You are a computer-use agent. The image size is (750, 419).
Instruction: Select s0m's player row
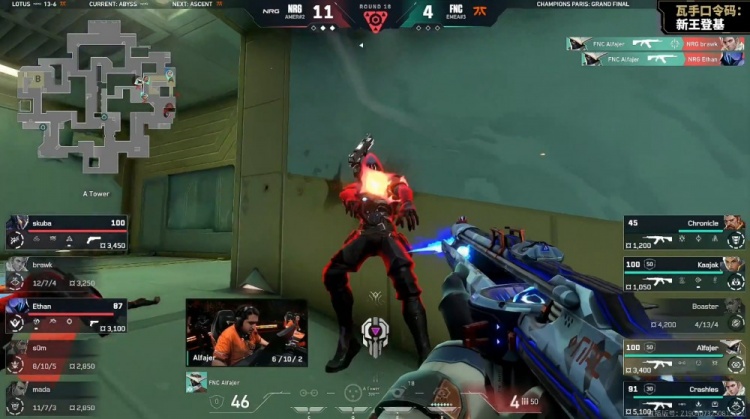[68, 356]
